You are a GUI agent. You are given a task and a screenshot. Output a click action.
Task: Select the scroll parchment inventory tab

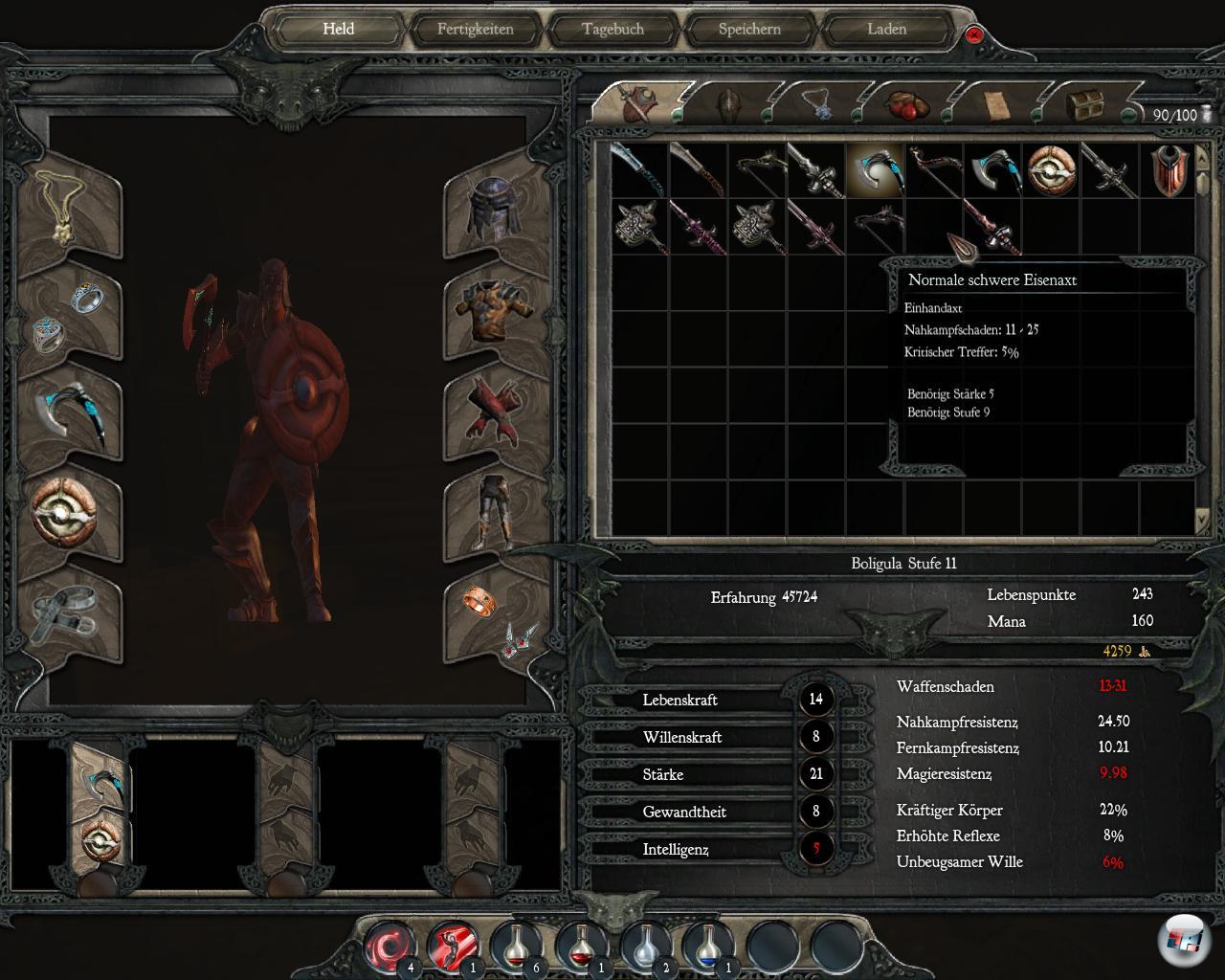[x=996, y=102]
